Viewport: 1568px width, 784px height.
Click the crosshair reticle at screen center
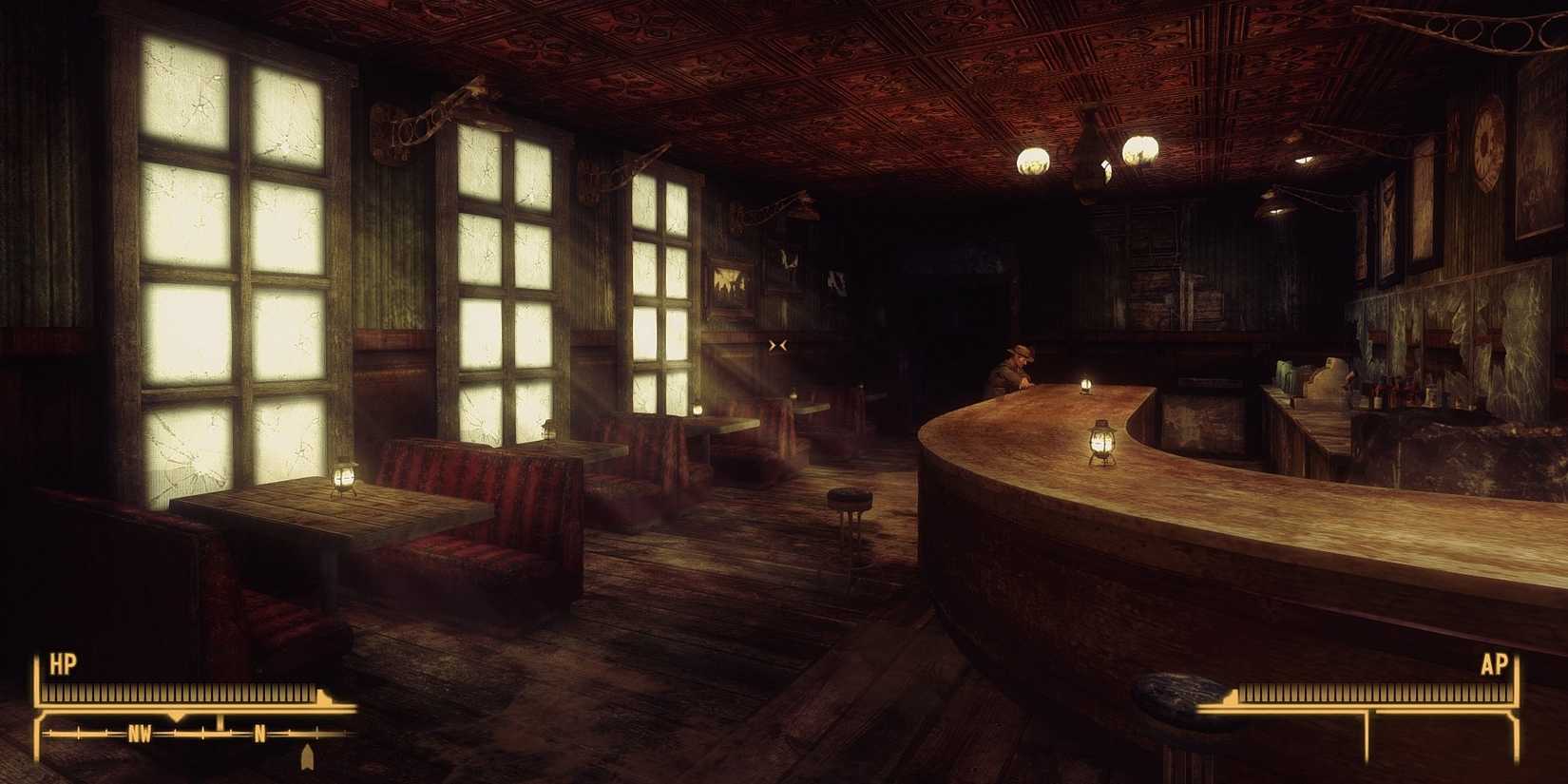777,345
